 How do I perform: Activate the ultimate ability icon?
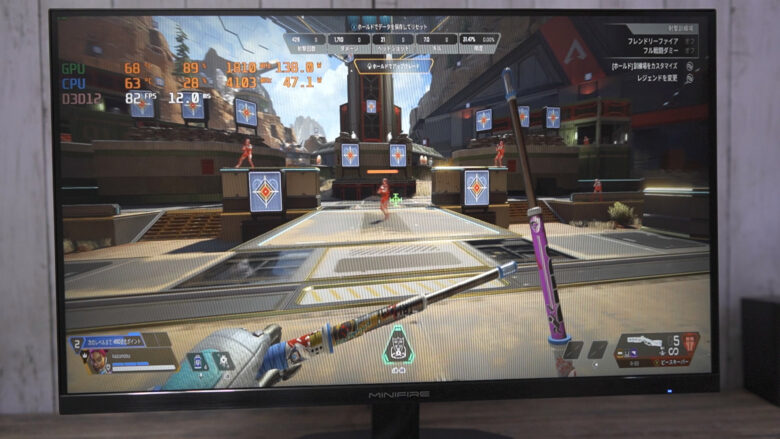click(398, 345)
